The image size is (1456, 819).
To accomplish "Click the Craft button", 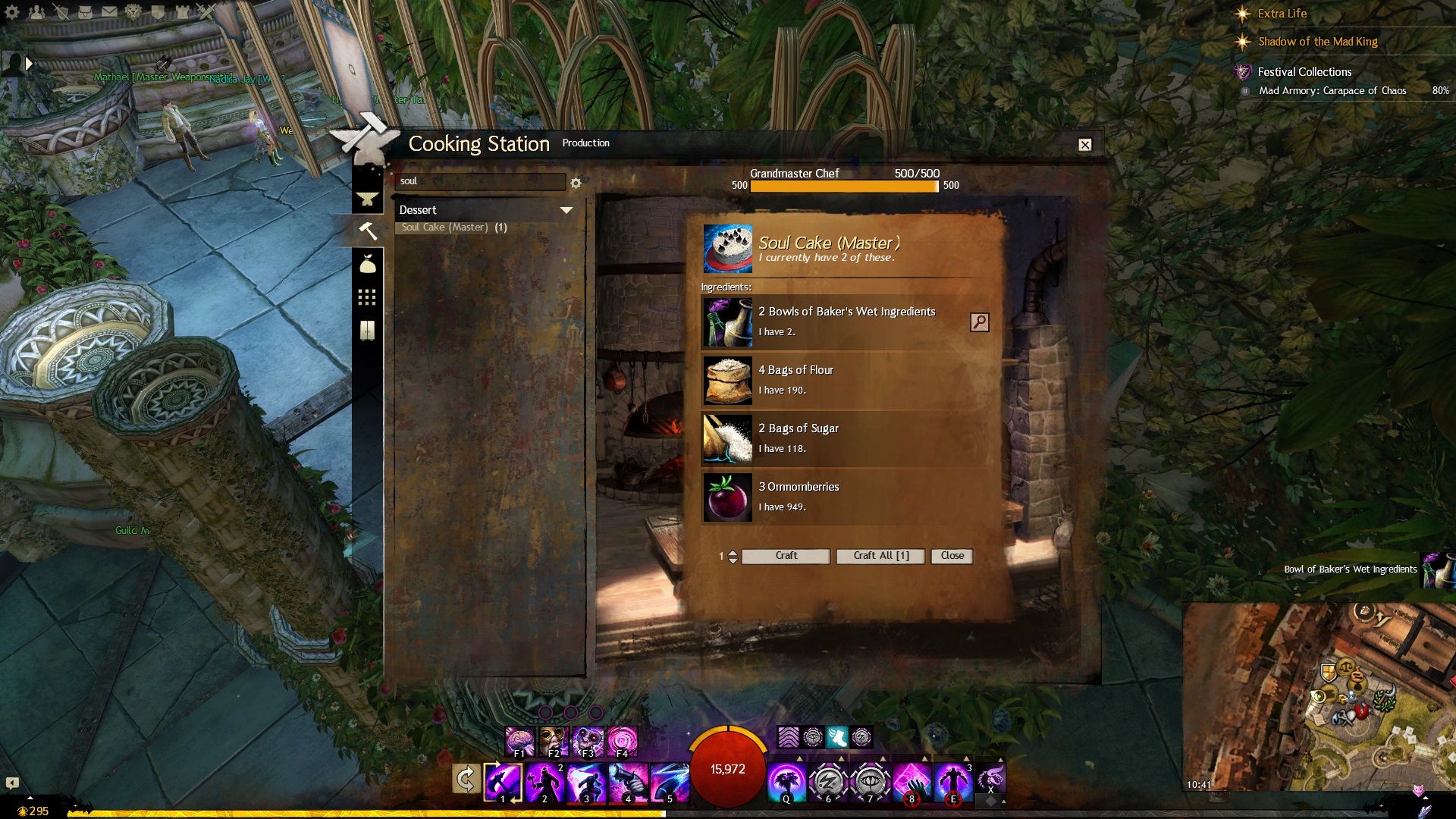I will click(786, 556).
